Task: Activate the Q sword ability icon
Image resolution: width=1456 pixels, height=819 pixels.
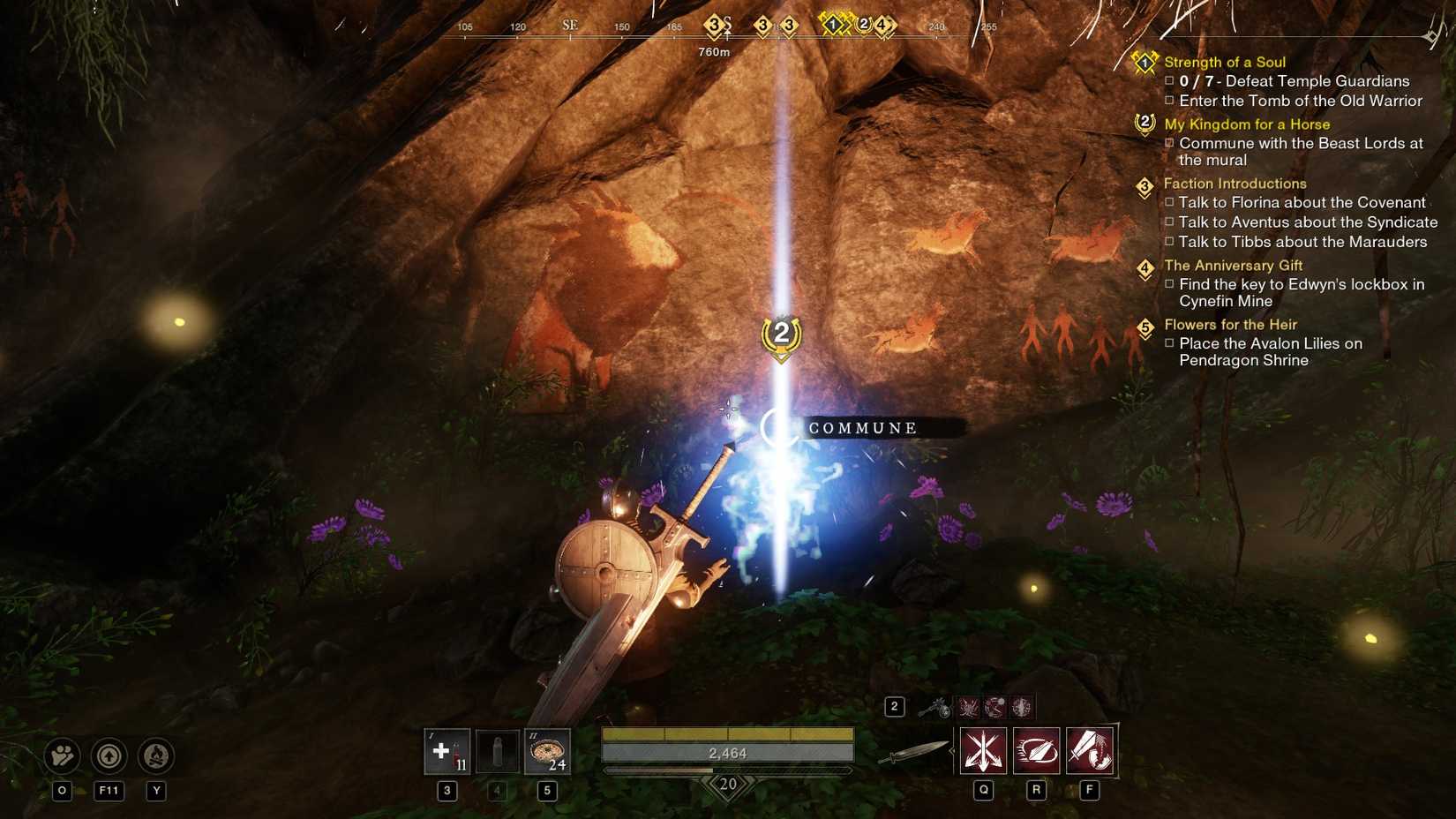Action: pyautogui.click(x=982, y=749)
